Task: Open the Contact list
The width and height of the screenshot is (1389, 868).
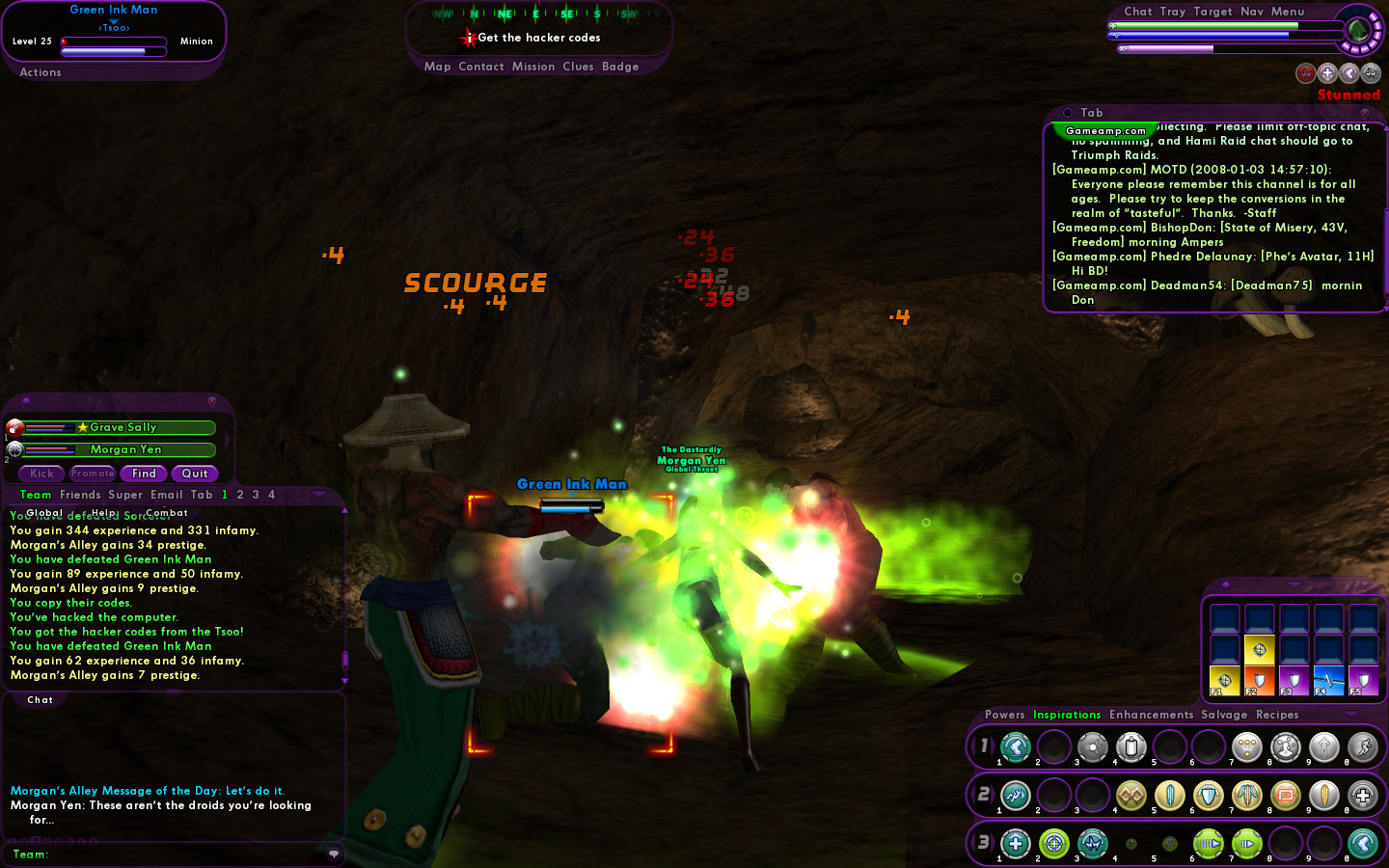Action: tap(481, 67)
